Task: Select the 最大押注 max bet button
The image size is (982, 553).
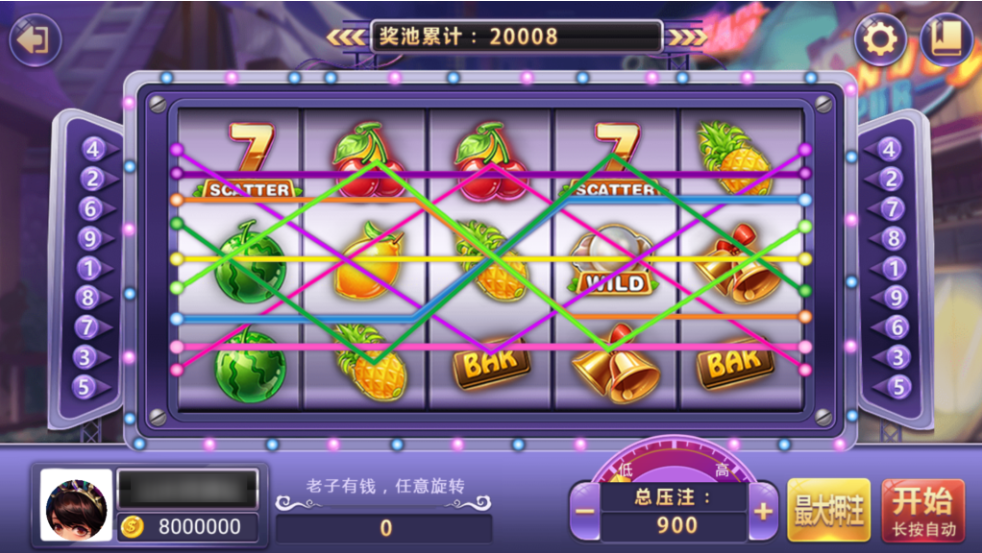Action: click(829, 510)
